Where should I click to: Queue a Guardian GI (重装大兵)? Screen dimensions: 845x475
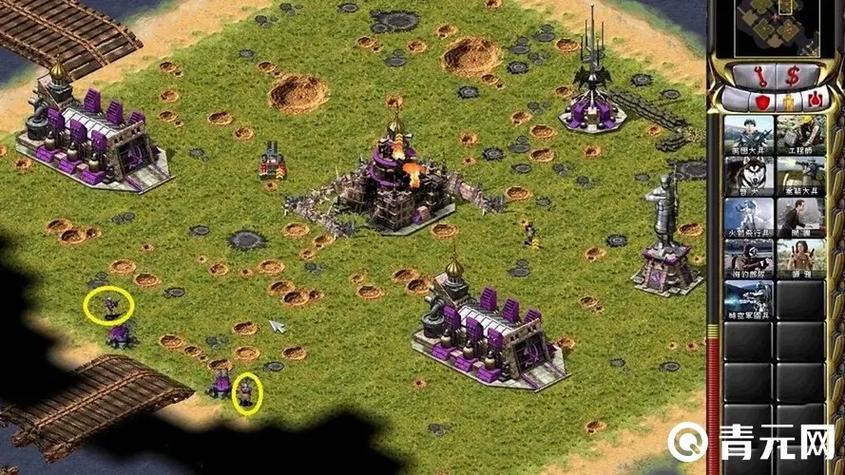tap(802, 177)
